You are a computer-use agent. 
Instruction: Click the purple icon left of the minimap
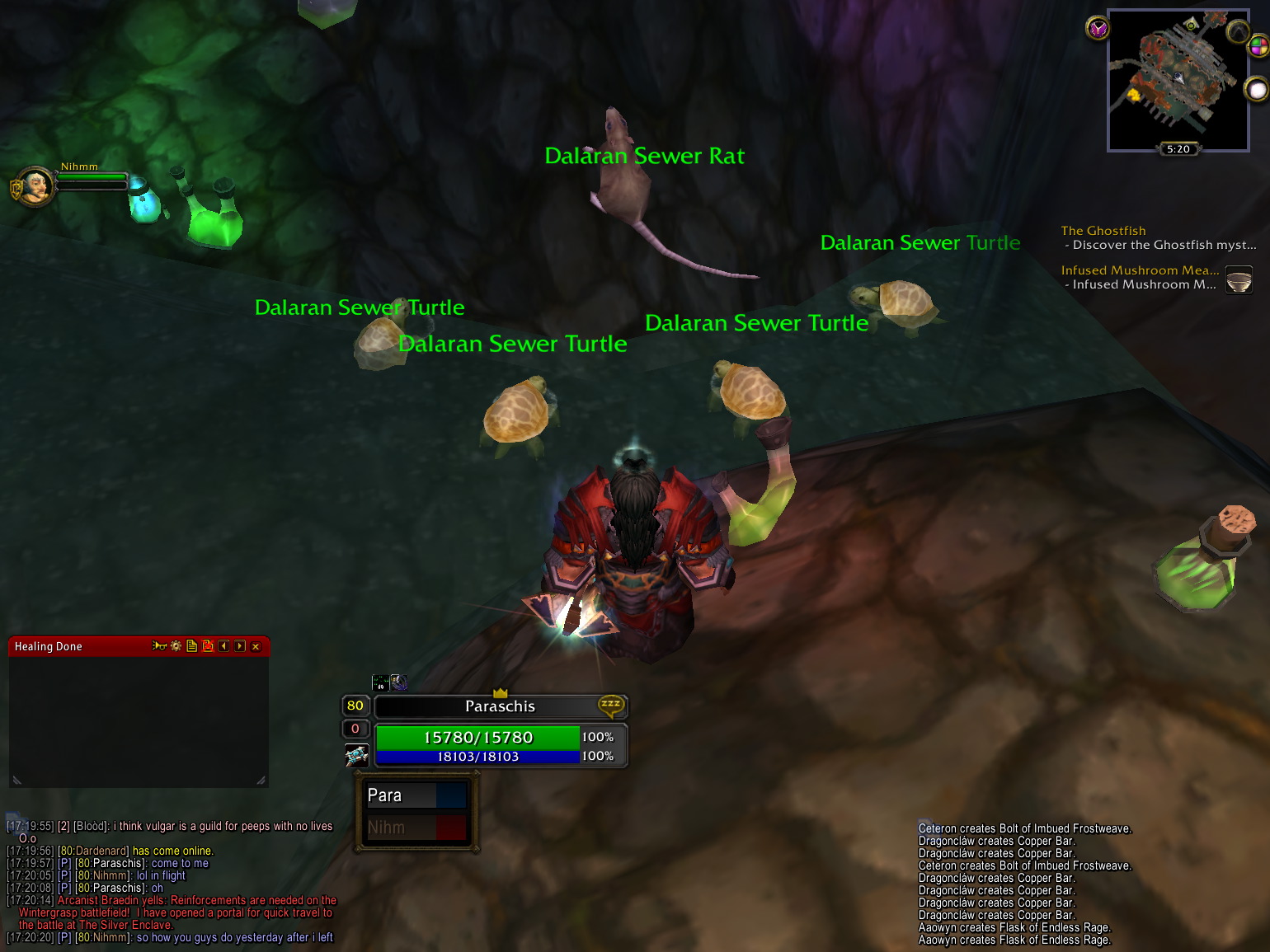pyautogui.click(x=1098, y=29)
